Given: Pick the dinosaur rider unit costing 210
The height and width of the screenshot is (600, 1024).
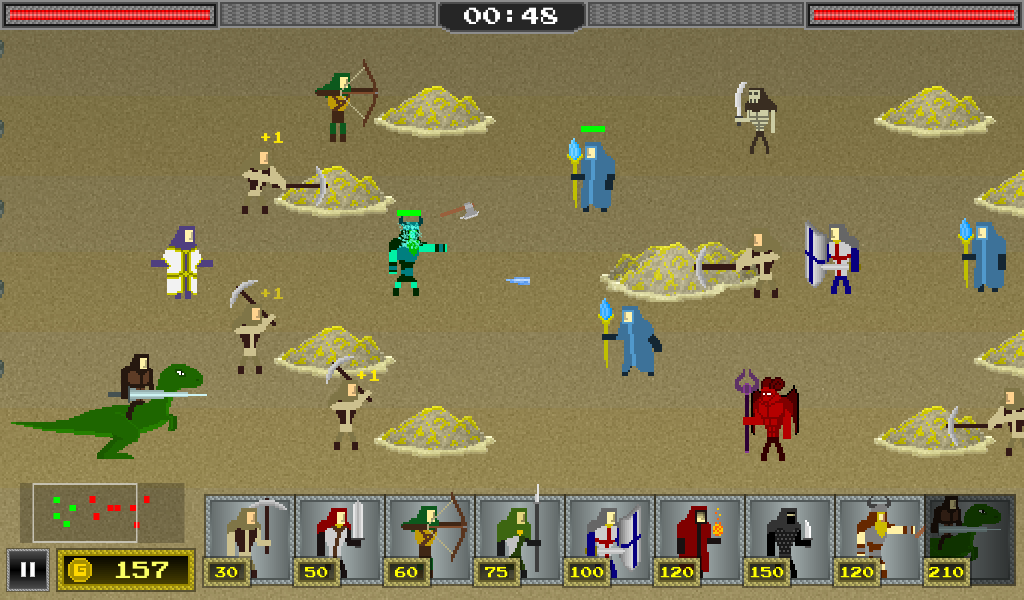Looking at the screenshot, I should (969, 538).
